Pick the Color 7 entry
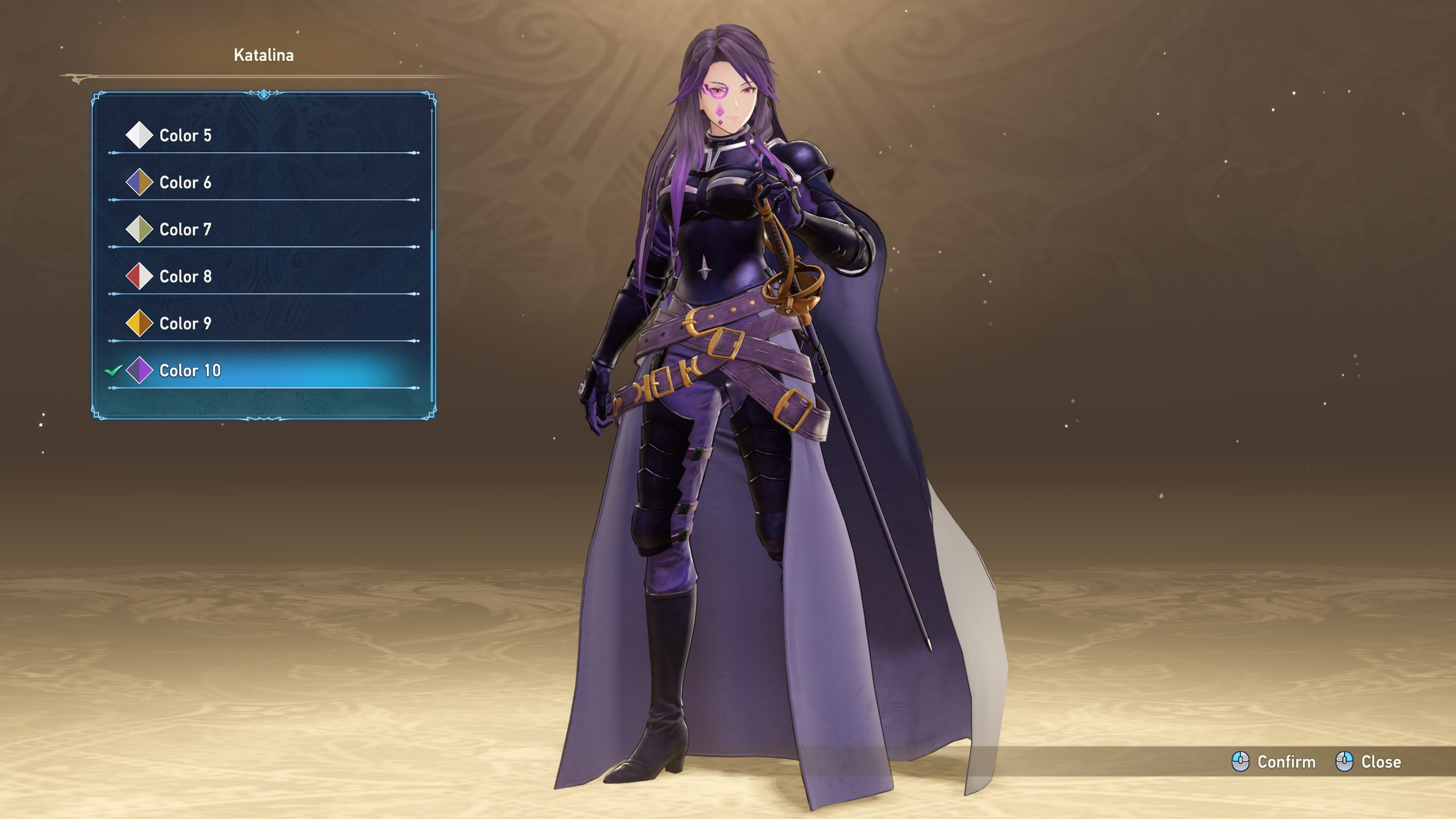The height and width of the screenshot is (819, 1456). [x=185, y=230]
